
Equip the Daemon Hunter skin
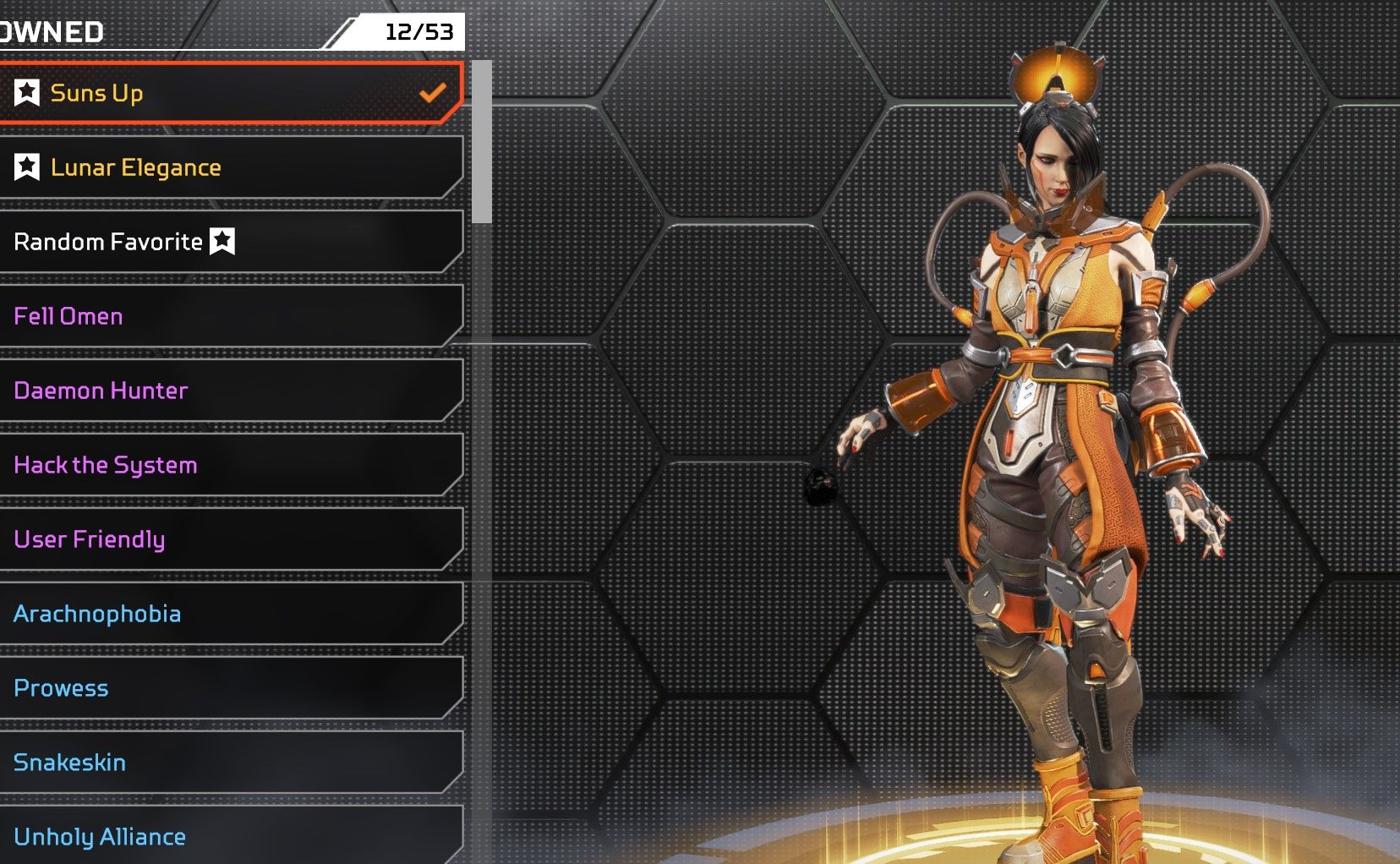pyautogui.click(x=228, y=391)
